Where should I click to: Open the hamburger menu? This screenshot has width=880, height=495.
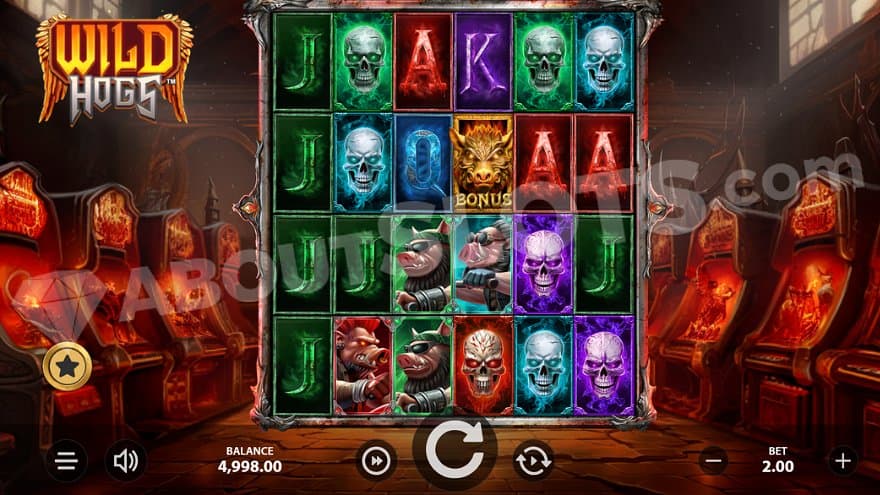pyautogui.click(x=66, y=461)
